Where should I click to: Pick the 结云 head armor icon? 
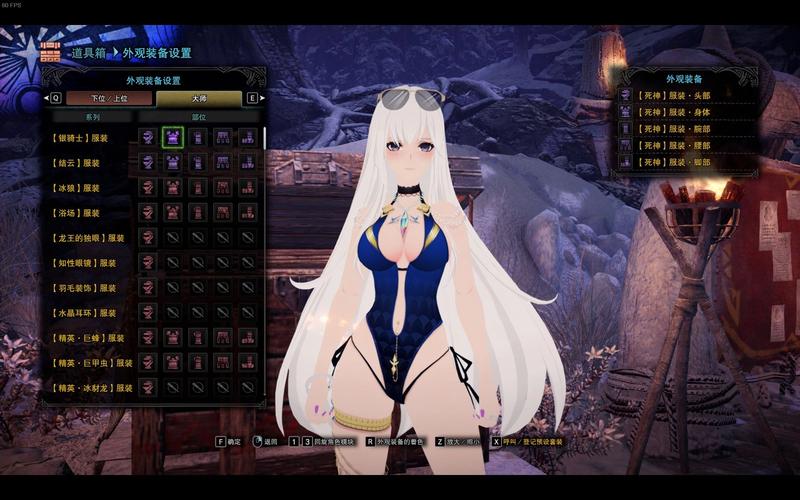click(148, 162)
